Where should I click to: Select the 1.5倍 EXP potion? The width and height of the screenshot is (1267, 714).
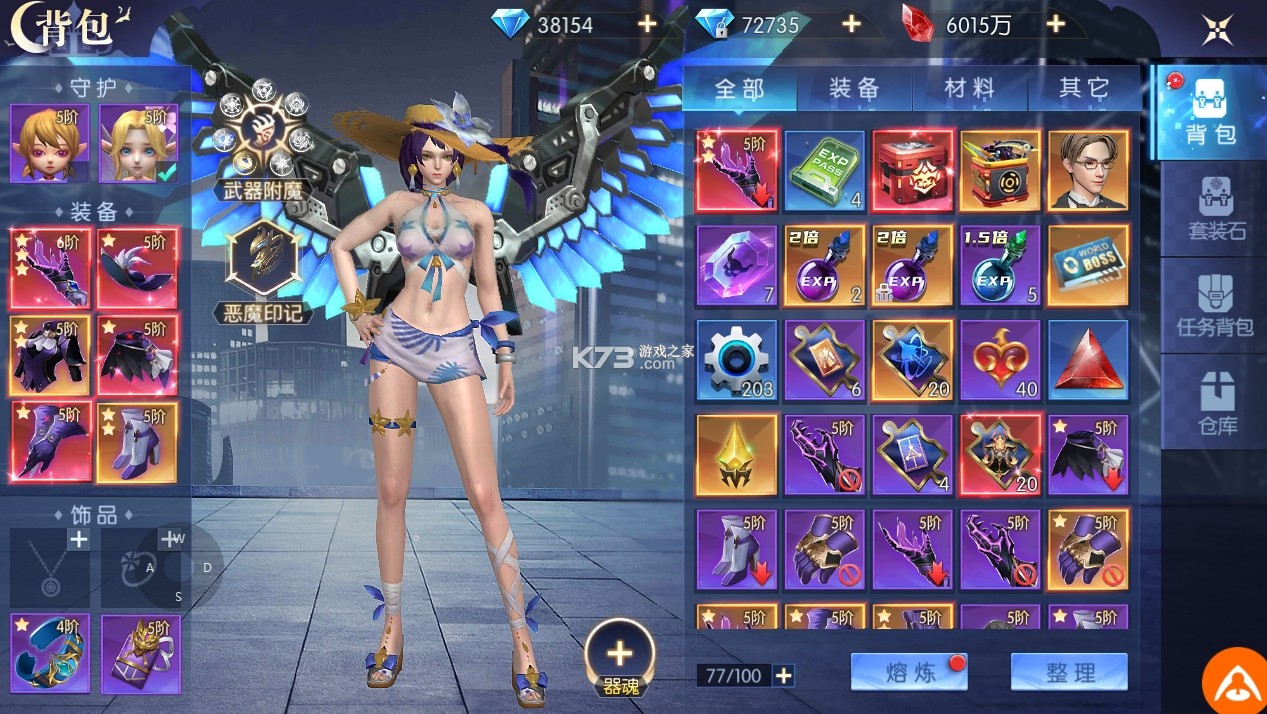1000,265
